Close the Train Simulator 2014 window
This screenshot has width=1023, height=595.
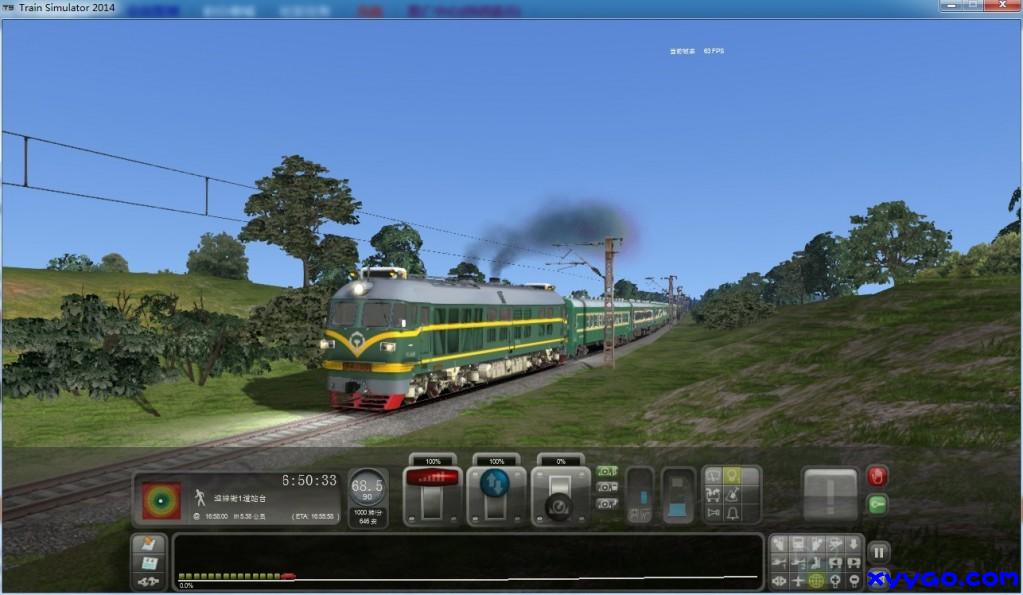pyautogui.click(x=1002, y=6)
